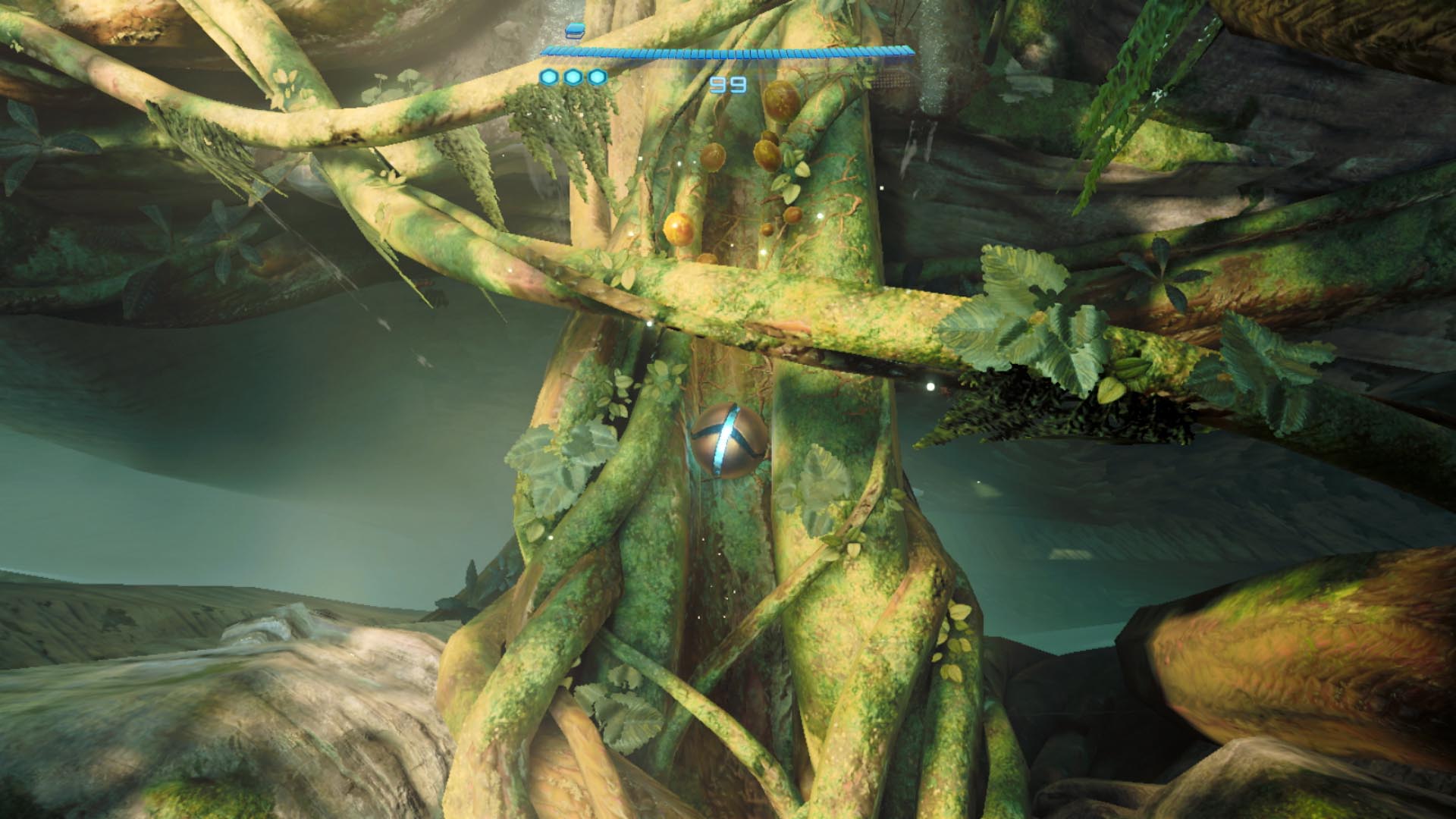Select the first Energy Tank hexagon
This screenshot has height=819, width=1456.
[548, 76]
